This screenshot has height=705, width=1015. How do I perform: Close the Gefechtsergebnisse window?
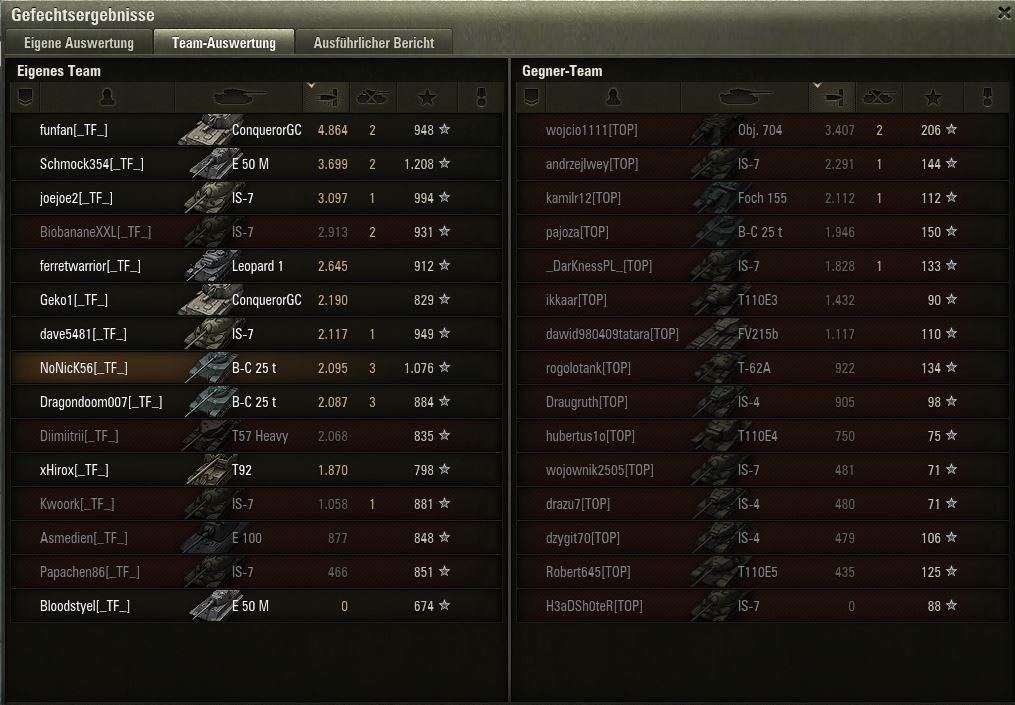tap(1004, 13)
